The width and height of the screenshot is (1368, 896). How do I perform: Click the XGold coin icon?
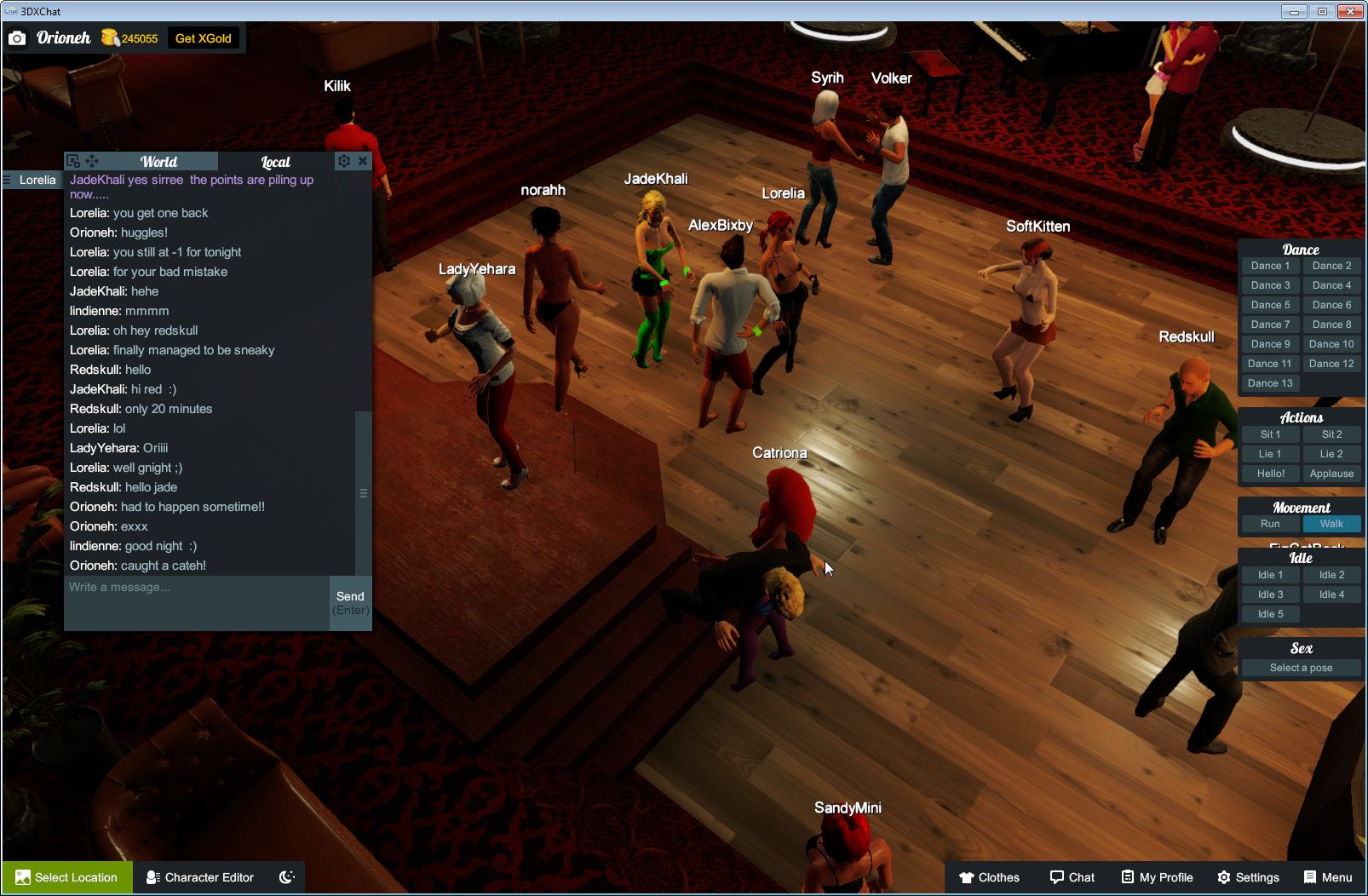pyautogui.click(x=109, y=37)
